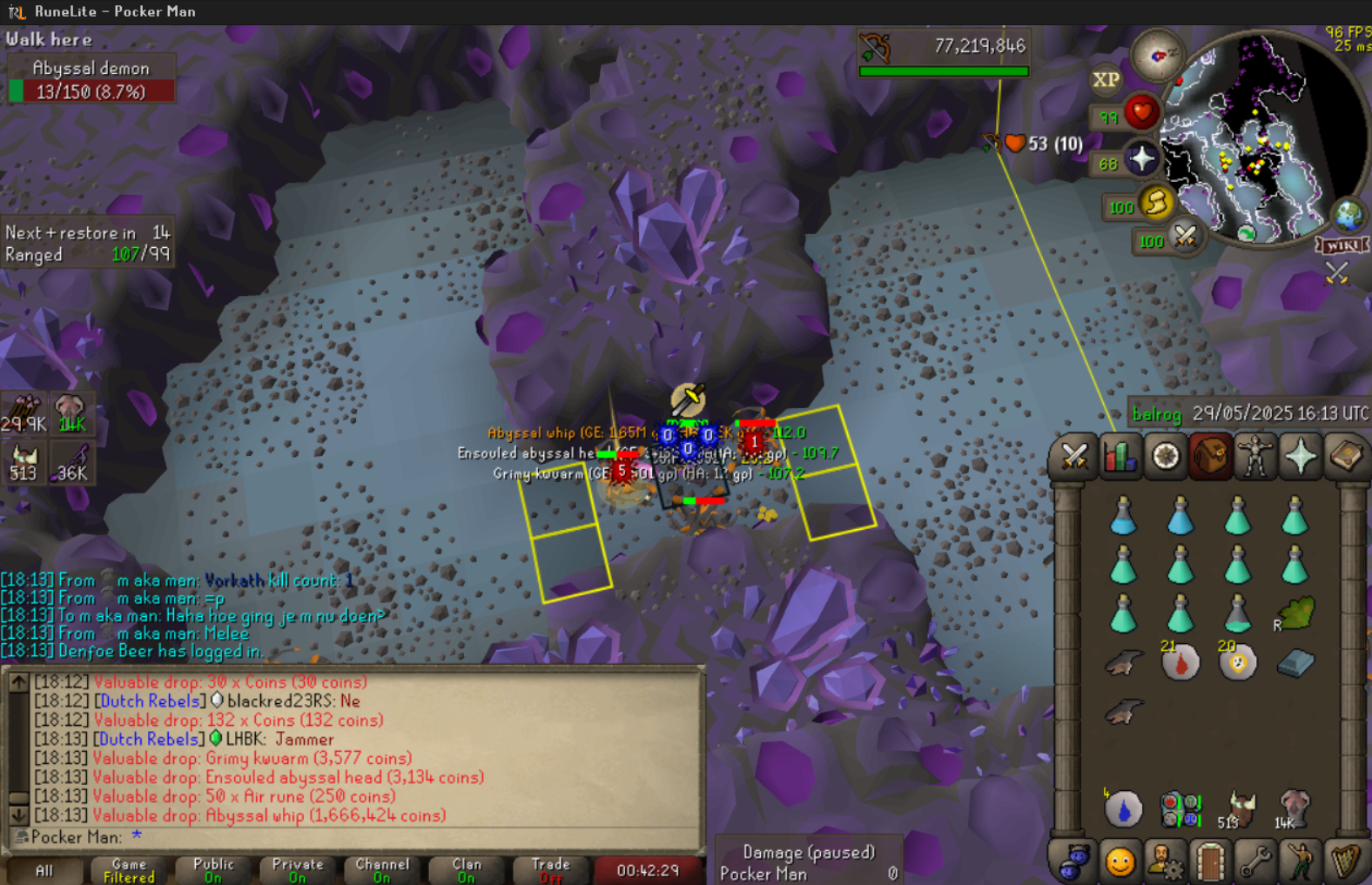The image size is (1372, 885).
Task: Click the Wiki lookup banner
Action: point(1342,245)
